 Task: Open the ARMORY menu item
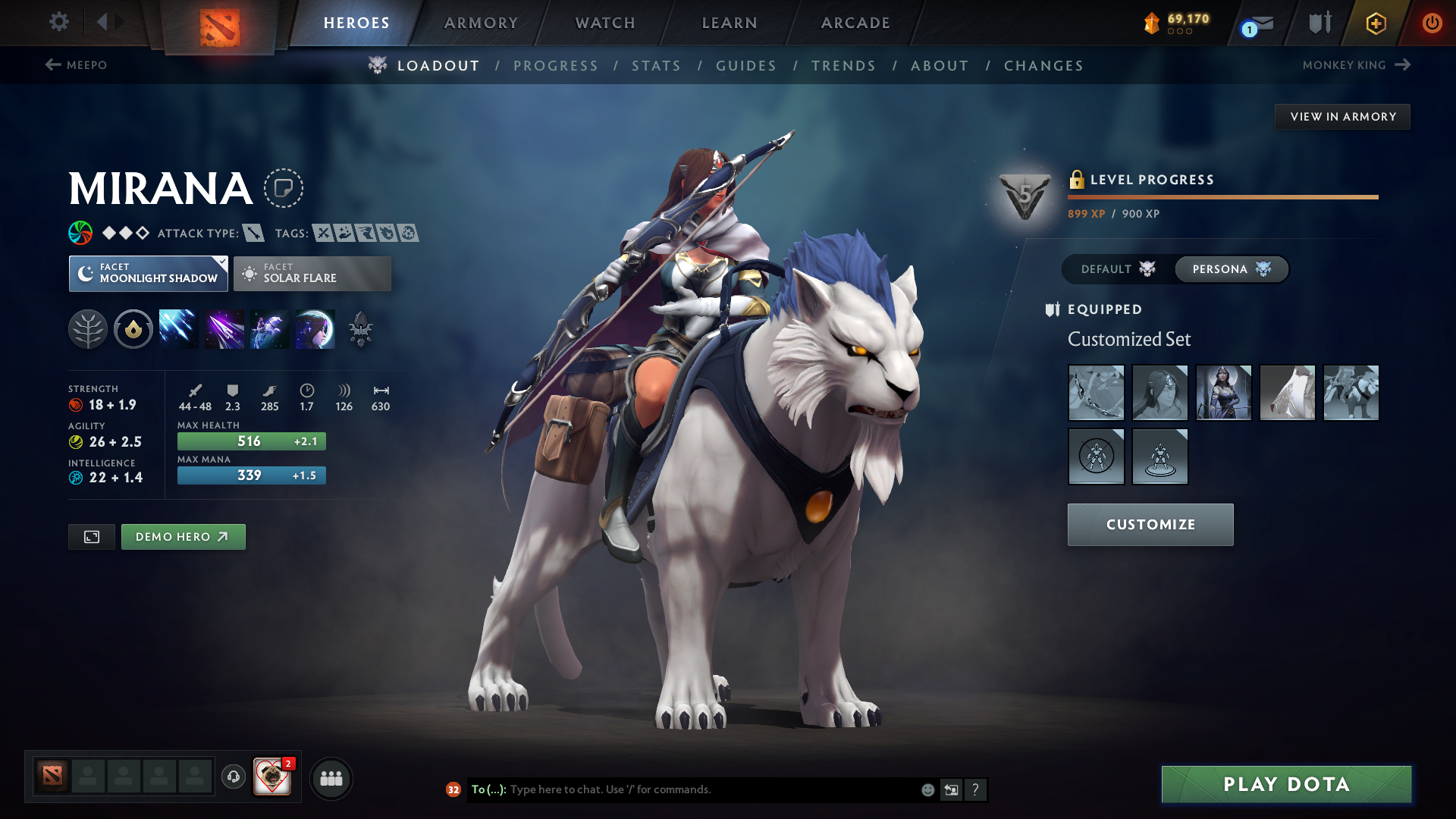[480, 23]
